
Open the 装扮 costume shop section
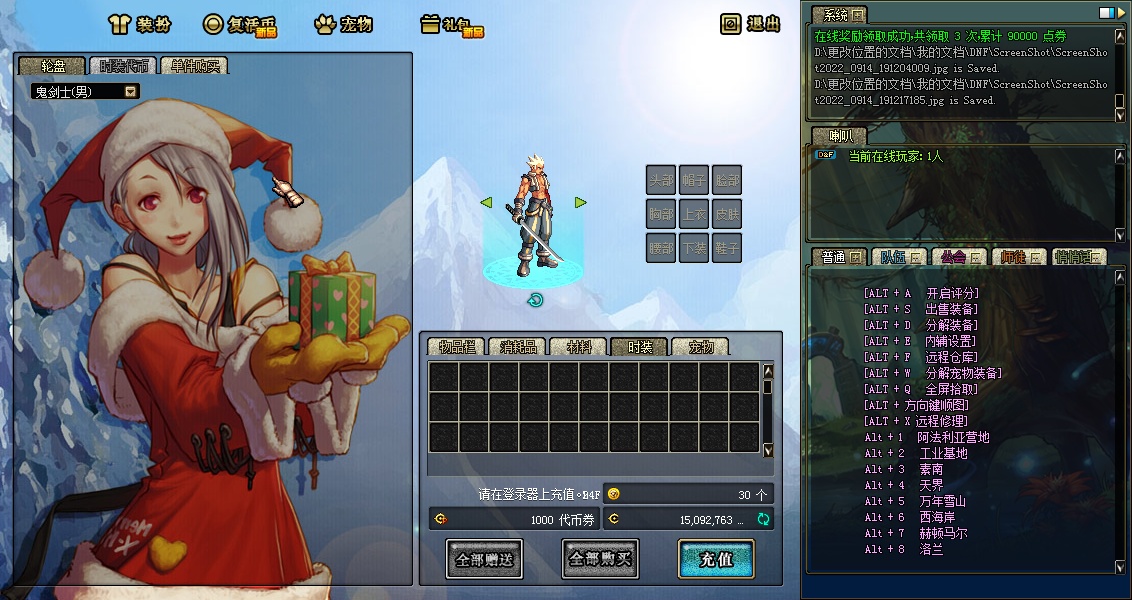(x=140, y=24)
